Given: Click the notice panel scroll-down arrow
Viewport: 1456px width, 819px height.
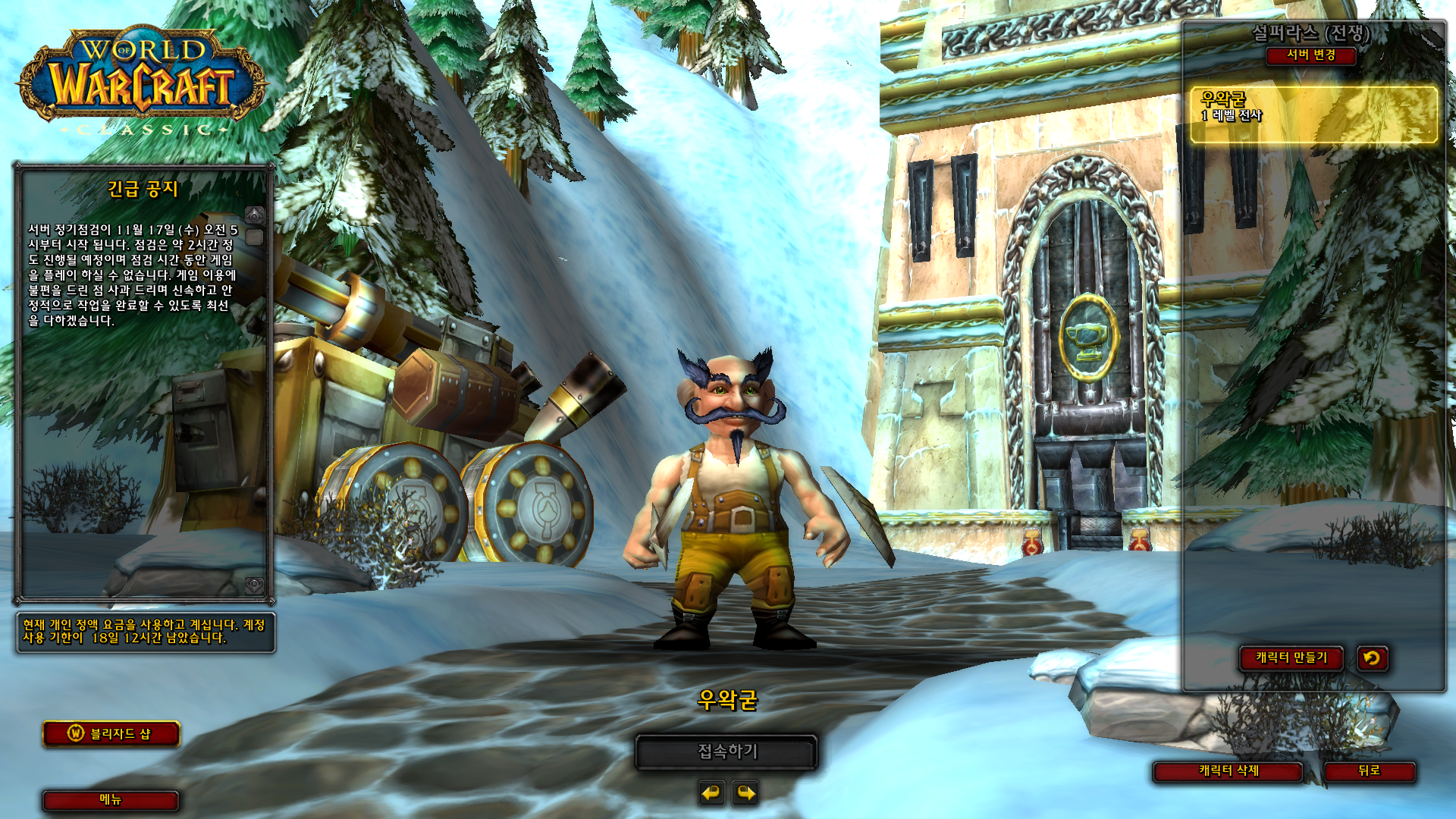Looking at the screenshot, I should [255, 585].
